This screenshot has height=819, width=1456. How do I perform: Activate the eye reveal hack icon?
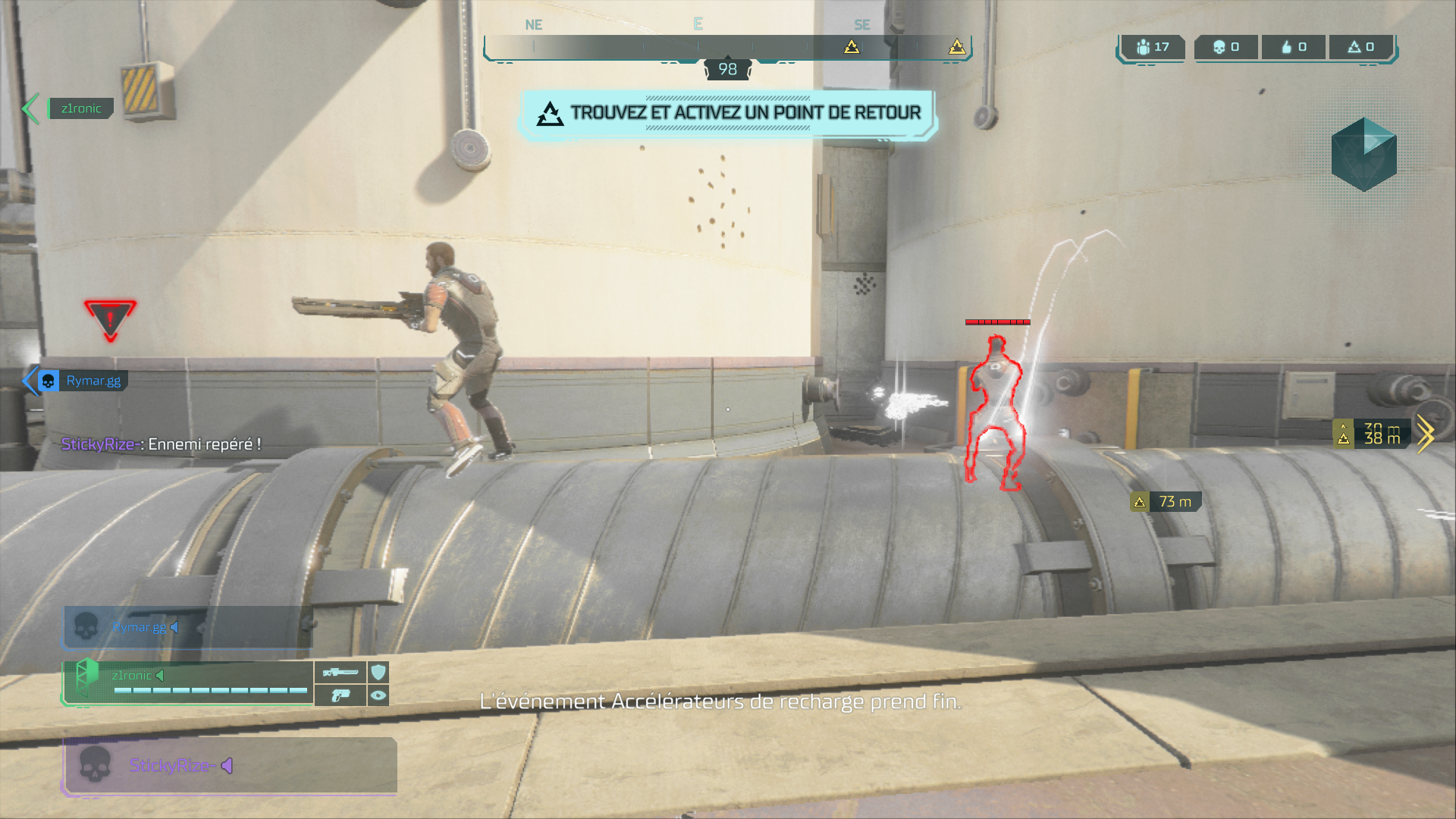click(x=378, y=695)
